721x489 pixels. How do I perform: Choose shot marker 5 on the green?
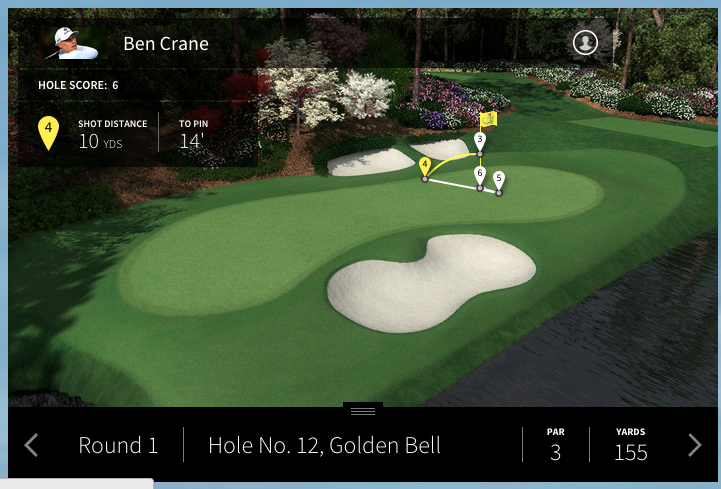[499, 179]
